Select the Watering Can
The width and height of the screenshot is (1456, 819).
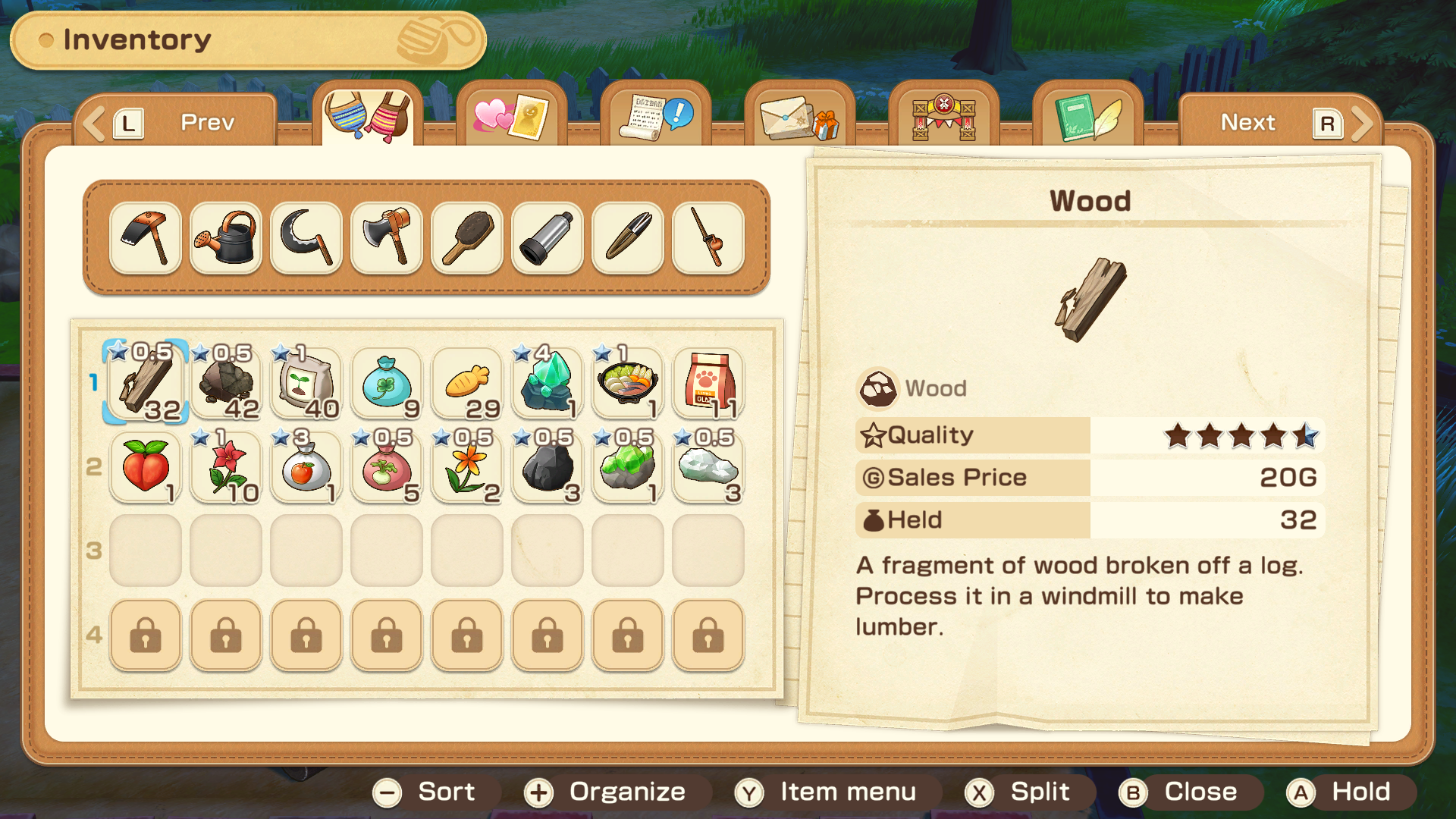pyautogui.click(x=225, y=237)
